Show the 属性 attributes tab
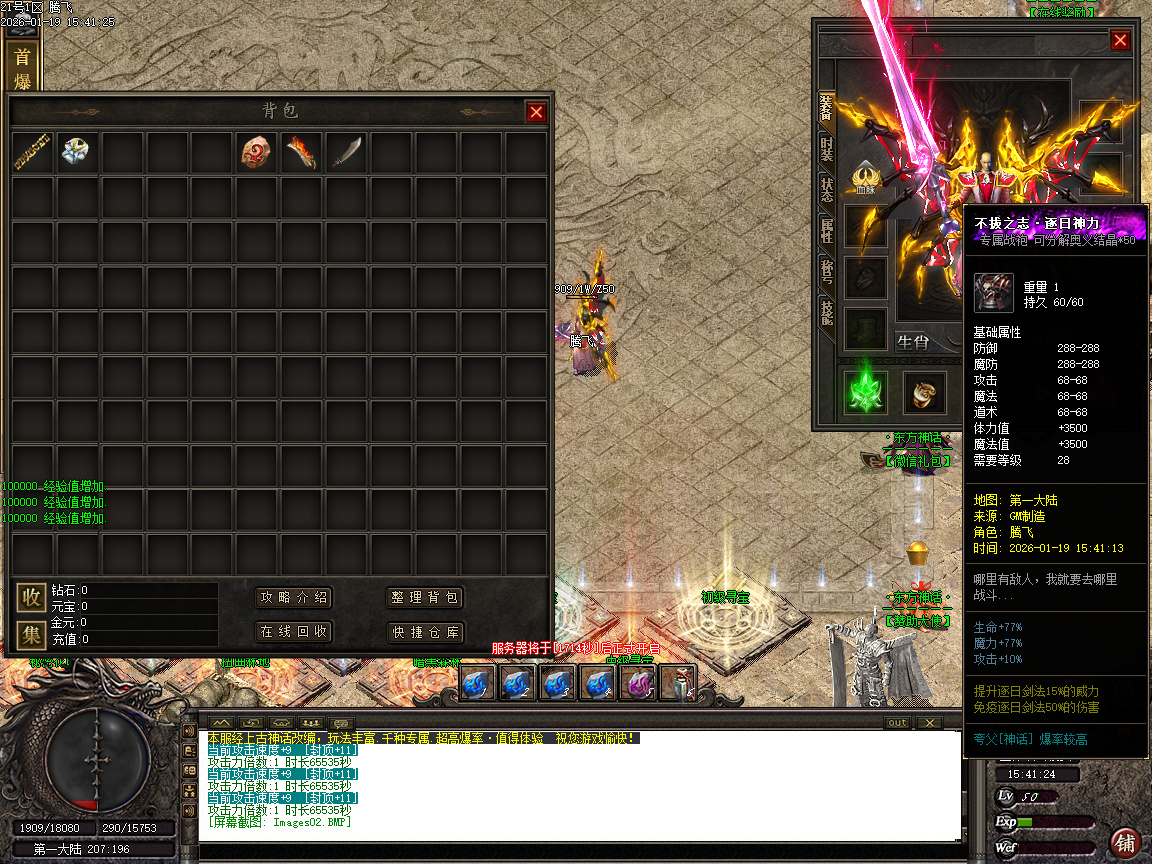The image size is (1152, 864). tap(827, 231)
